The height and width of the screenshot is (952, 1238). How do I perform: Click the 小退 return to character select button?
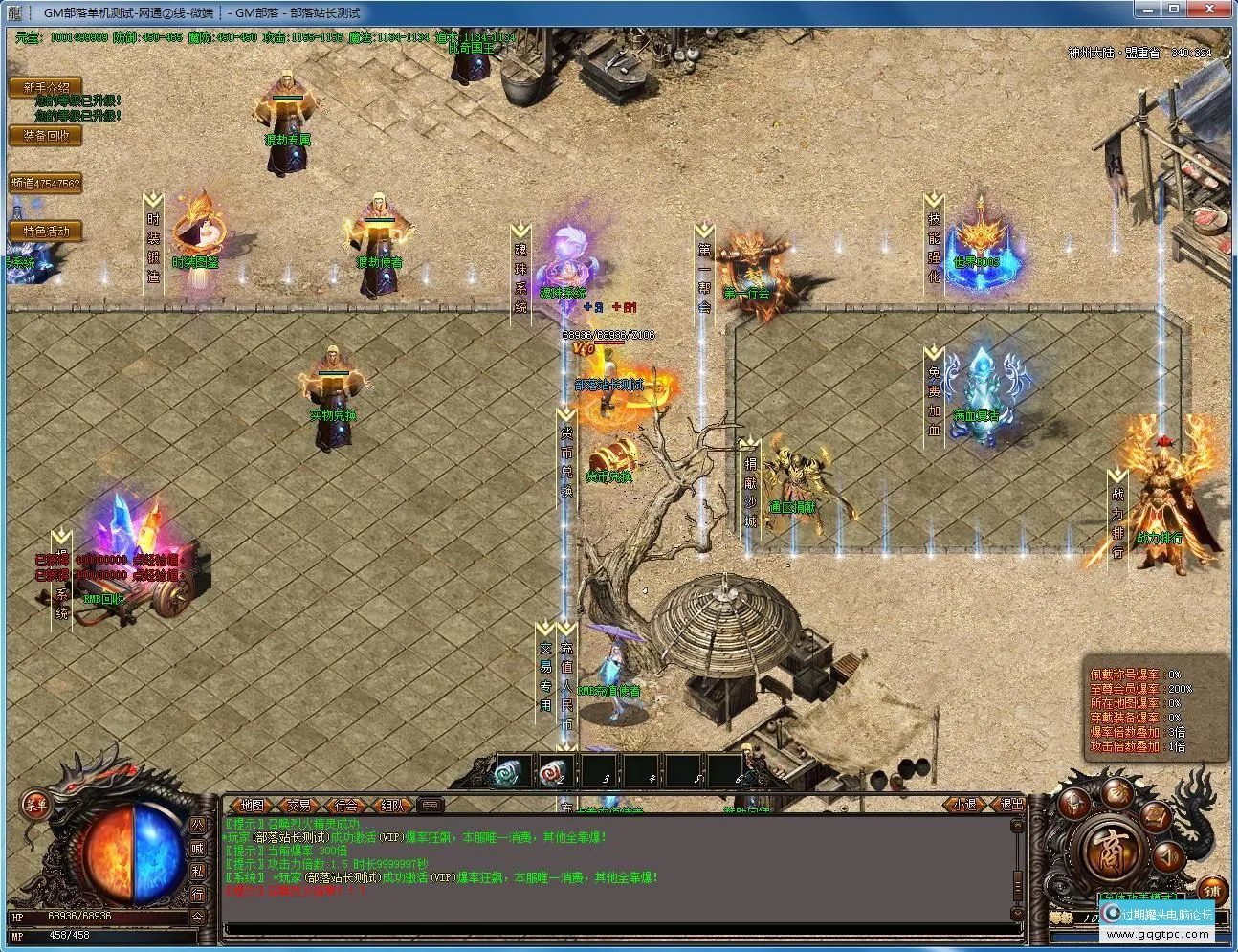click(964, 805)
